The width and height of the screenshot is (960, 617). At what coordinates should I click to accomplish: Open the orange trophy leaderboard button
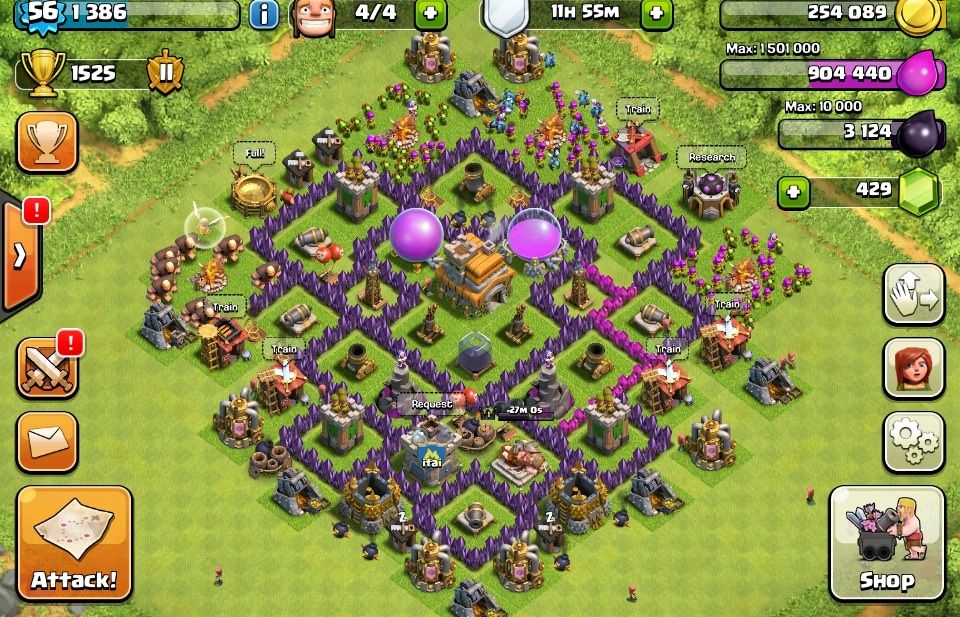(47, 141)
